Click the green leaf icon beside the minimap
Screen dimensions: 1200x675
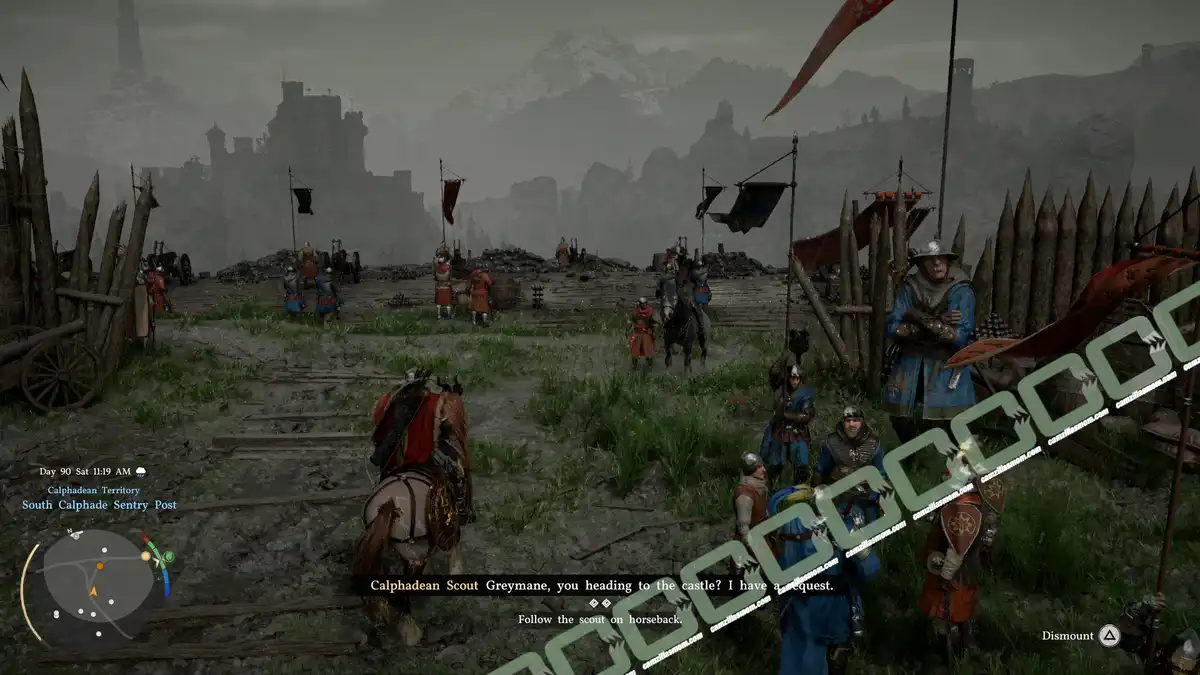coord(167,557)
